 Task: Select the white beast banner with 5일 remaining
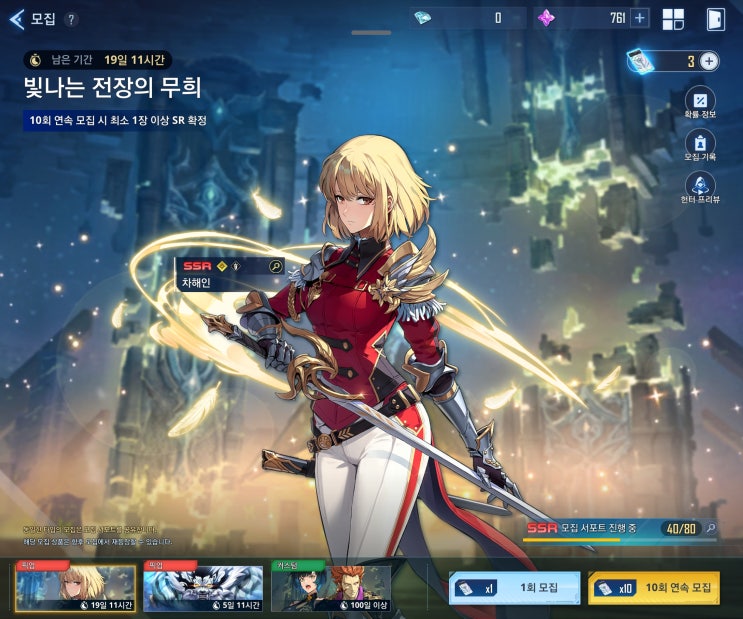203,588
